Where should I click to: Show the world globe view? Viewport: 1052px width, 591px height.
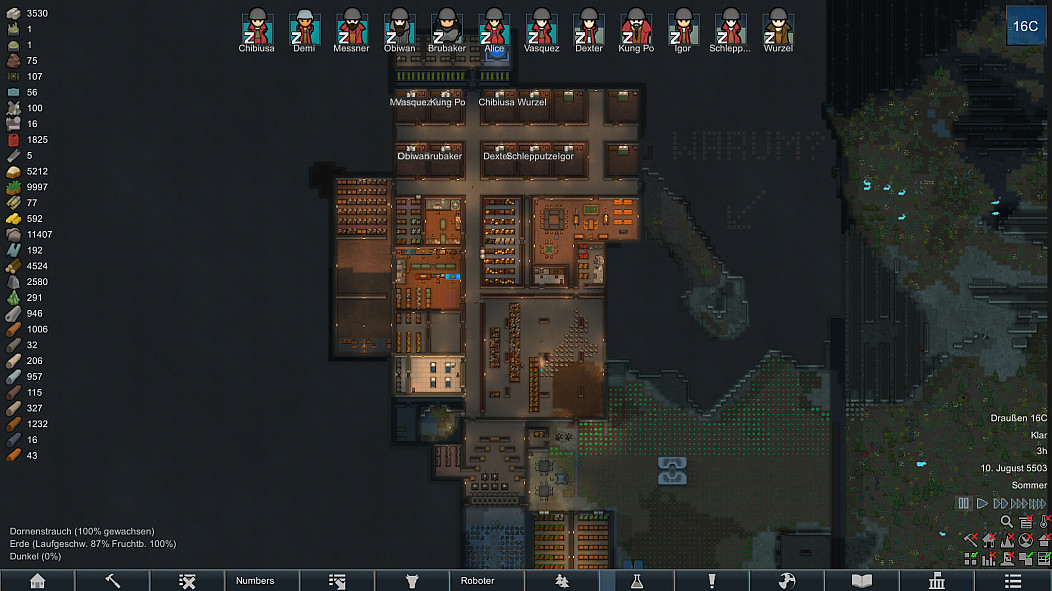[x=787, y=580]
